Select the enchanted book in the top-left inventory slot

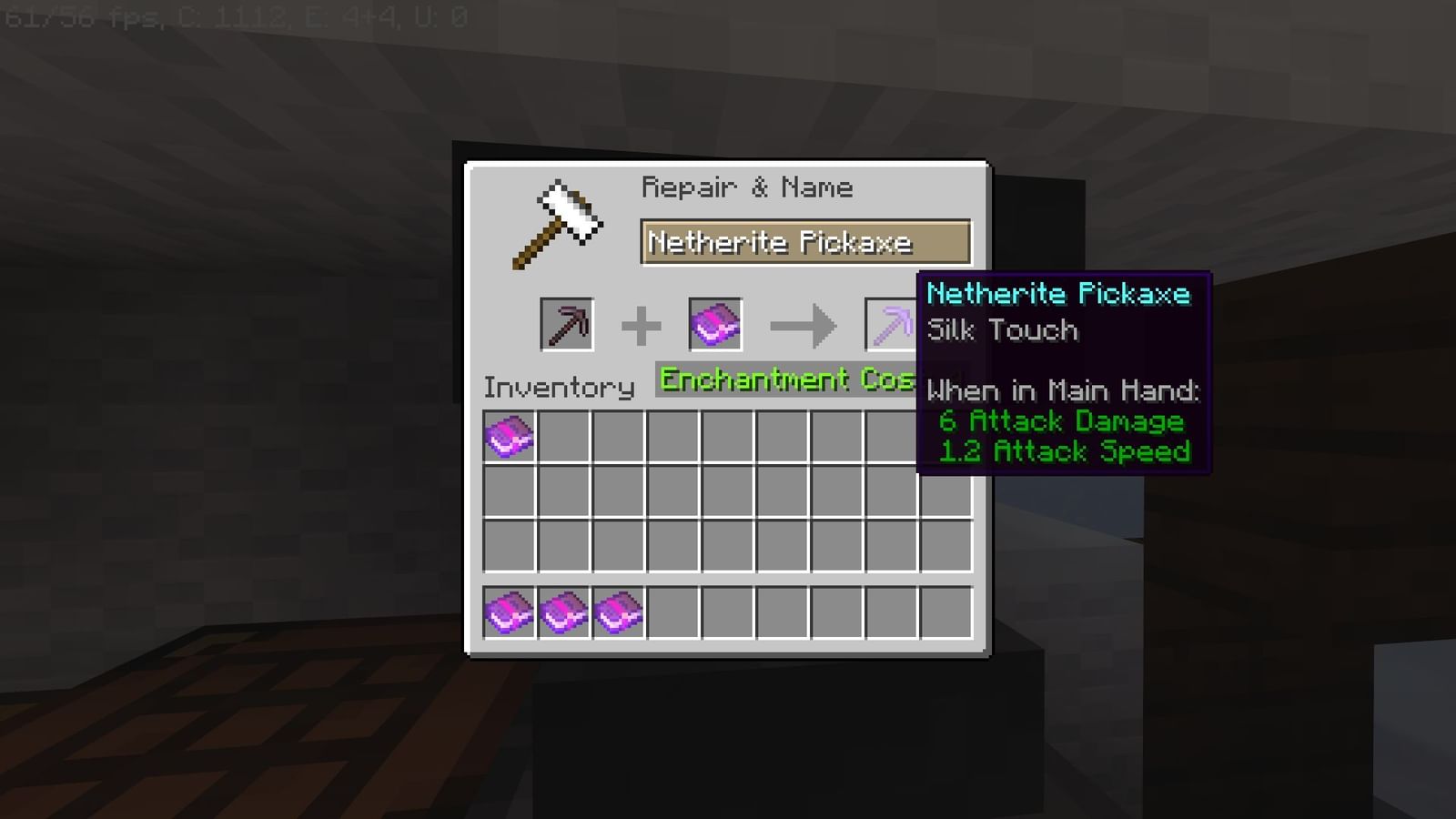click(x=509, y=437)
